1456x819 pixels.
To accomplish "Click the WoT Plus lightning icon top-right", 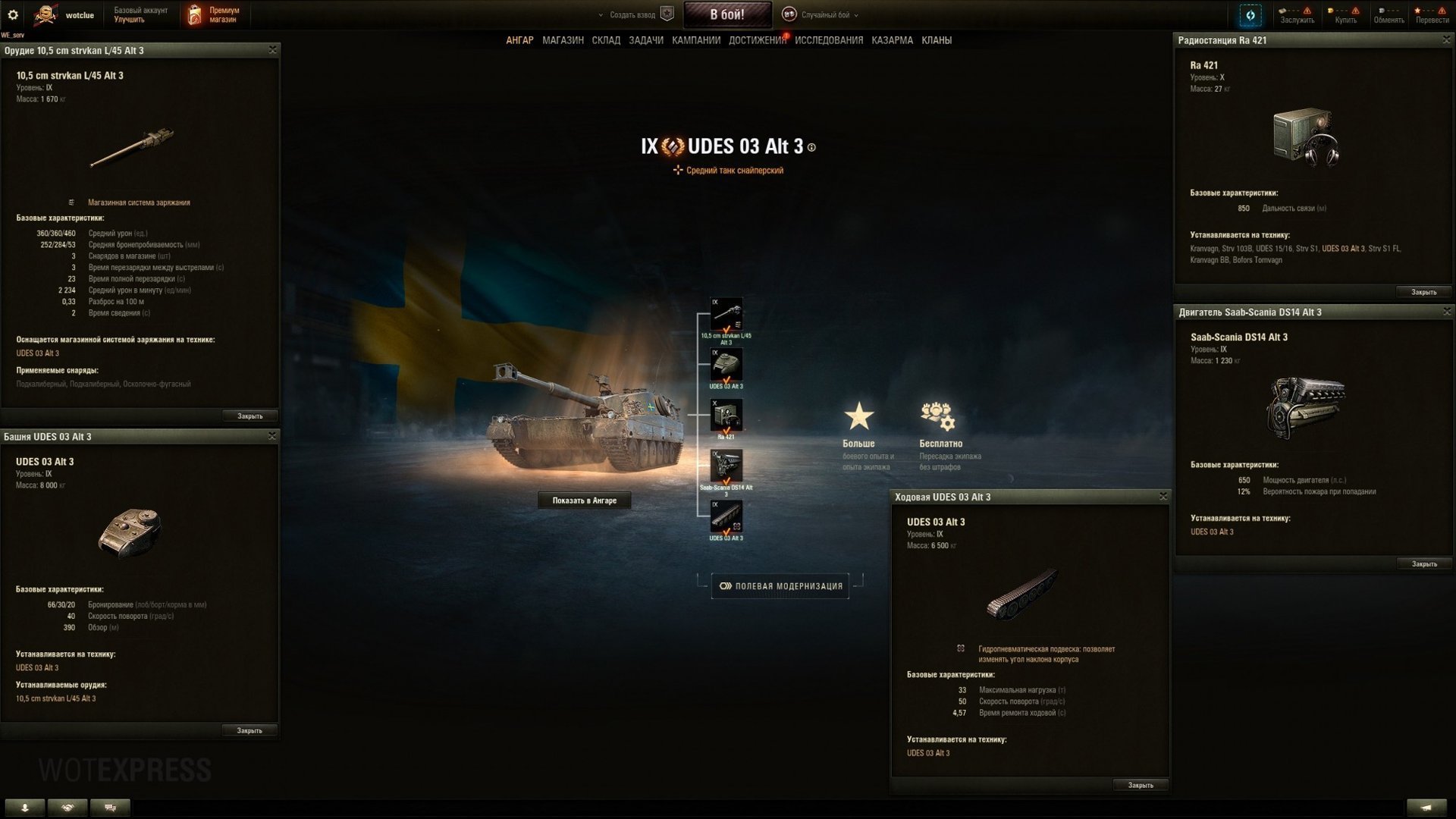I will pos(1251,14).
